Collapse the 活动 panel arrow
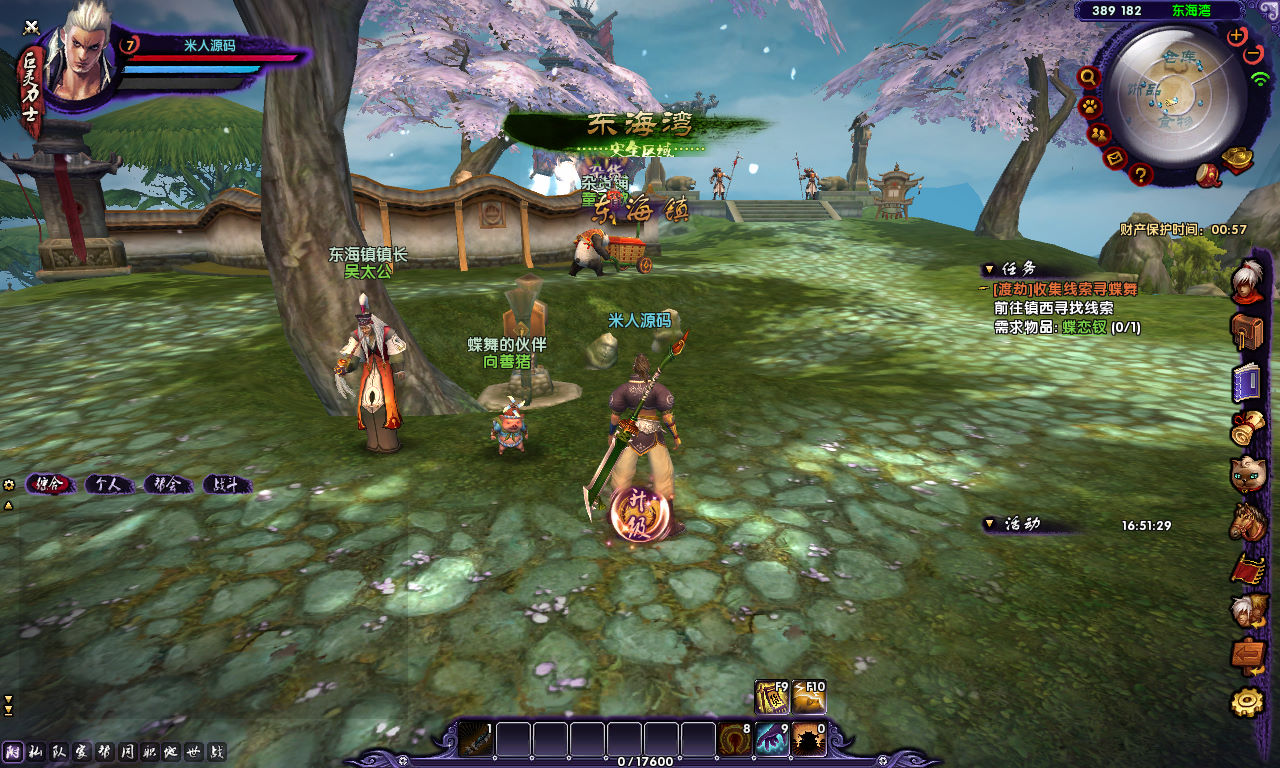 [x=989, y=524]
